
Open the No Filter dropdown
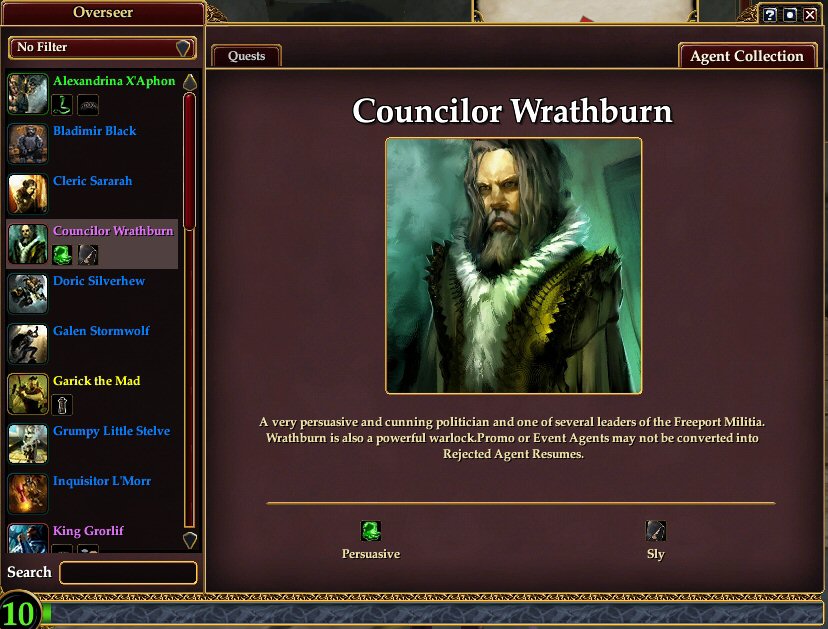(x=101, y=48)
